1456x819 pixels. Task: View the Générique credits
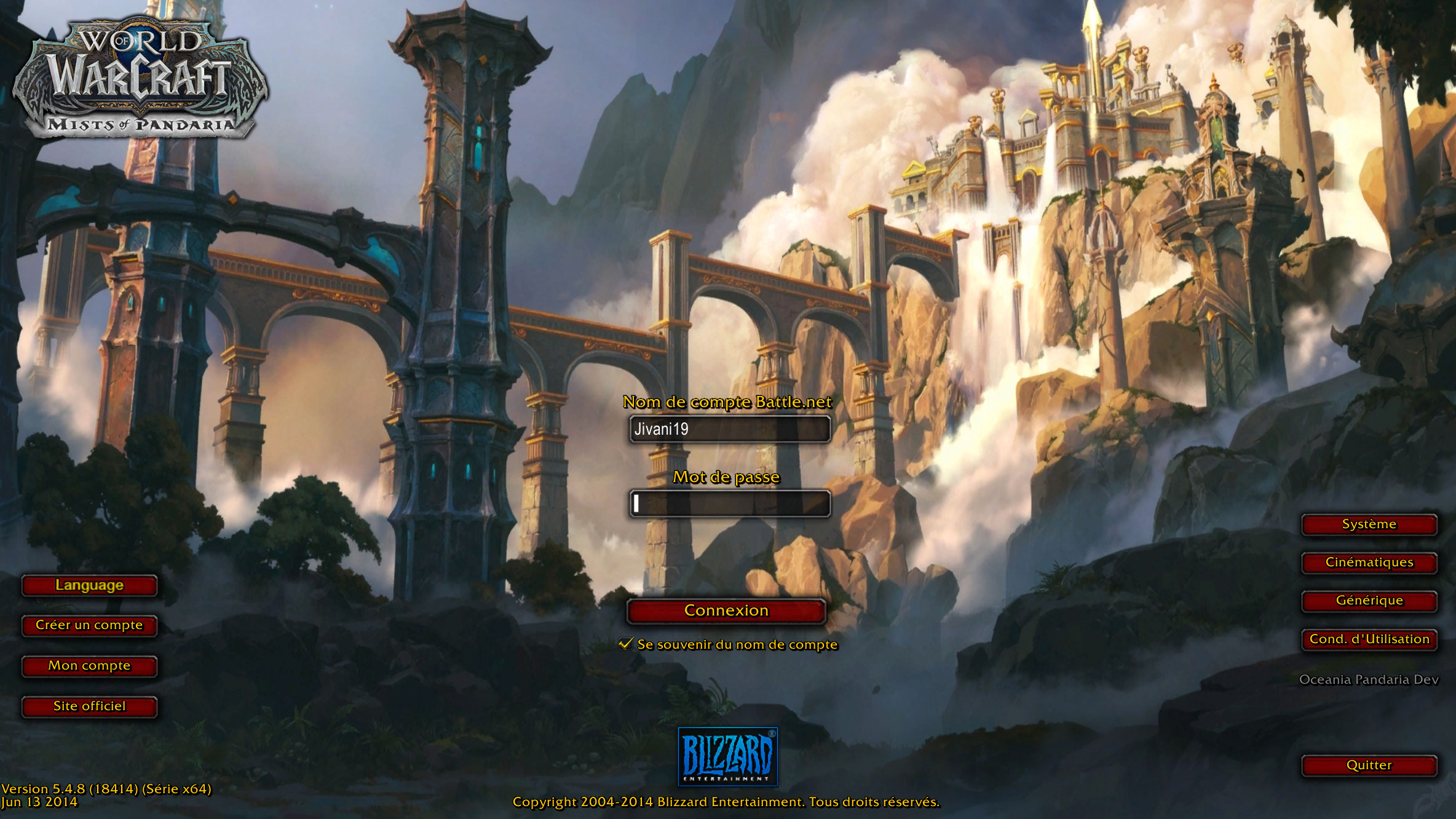1369,601
